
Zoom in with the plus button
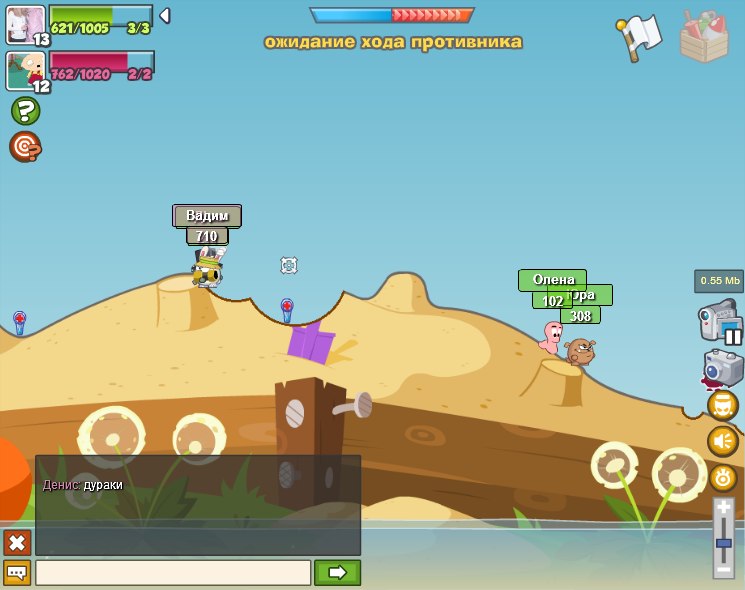(723, 508)
